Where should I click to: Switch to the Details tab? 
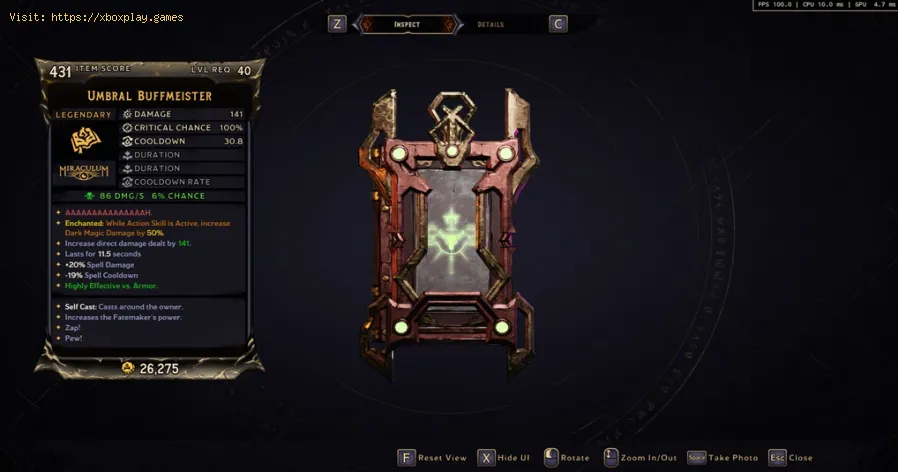490,24
